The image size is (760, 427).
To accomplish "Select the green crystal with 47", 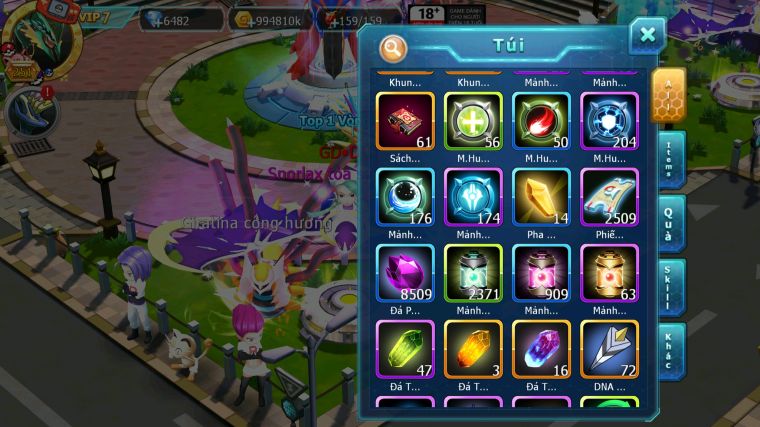I will click(x=405, y=348).
